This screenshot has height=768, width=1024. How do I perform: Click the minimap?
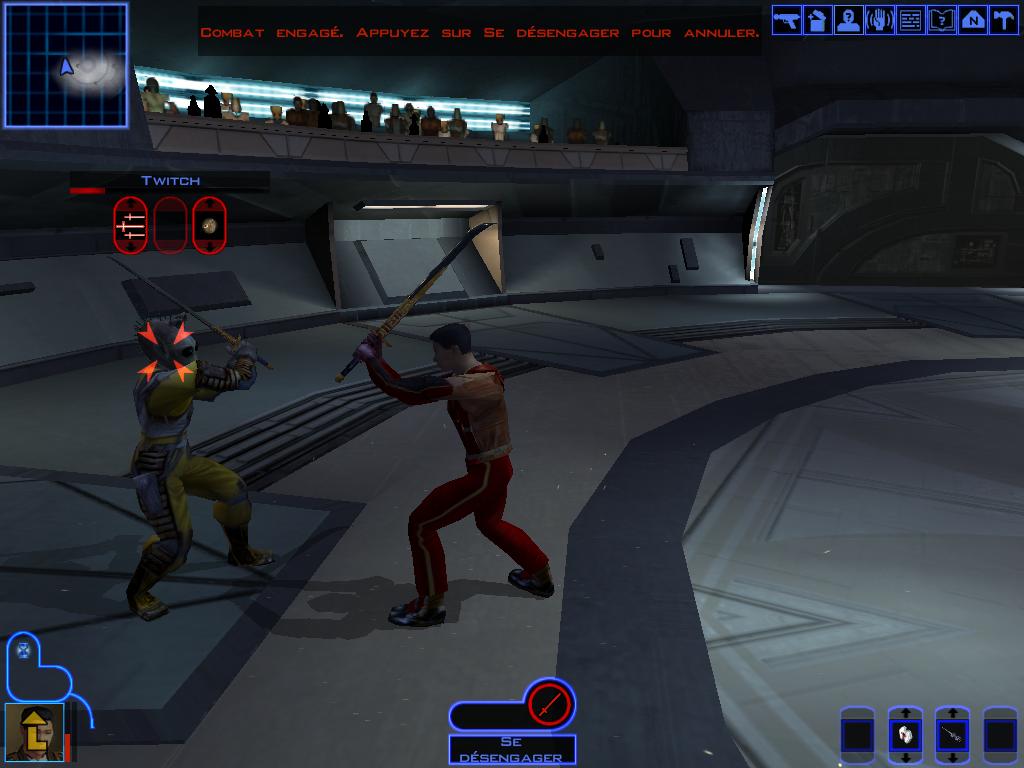coord(66,66)
